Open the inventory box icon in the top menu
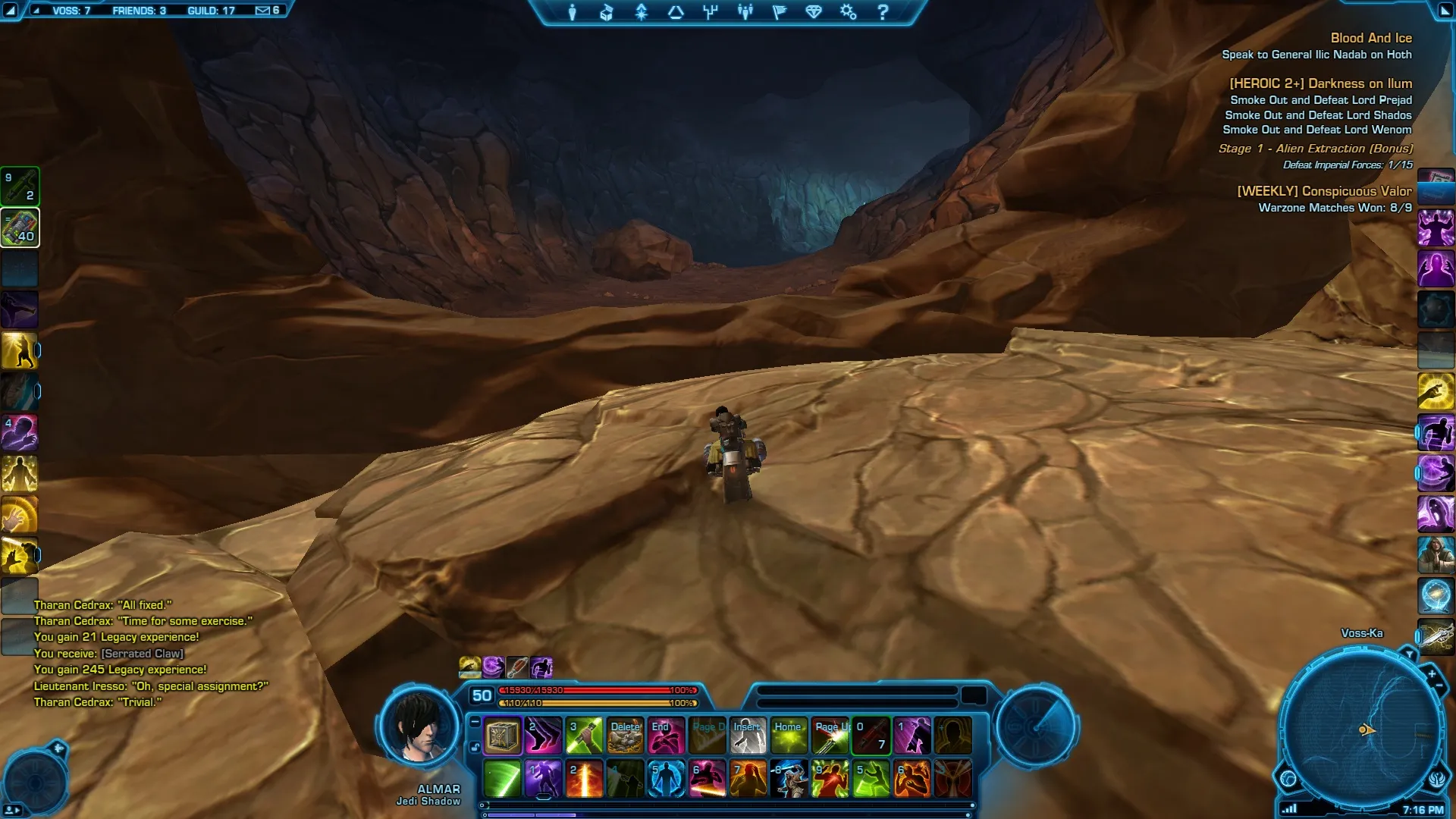Screen dimensions: 1456x819 click(x=607, y=12)
